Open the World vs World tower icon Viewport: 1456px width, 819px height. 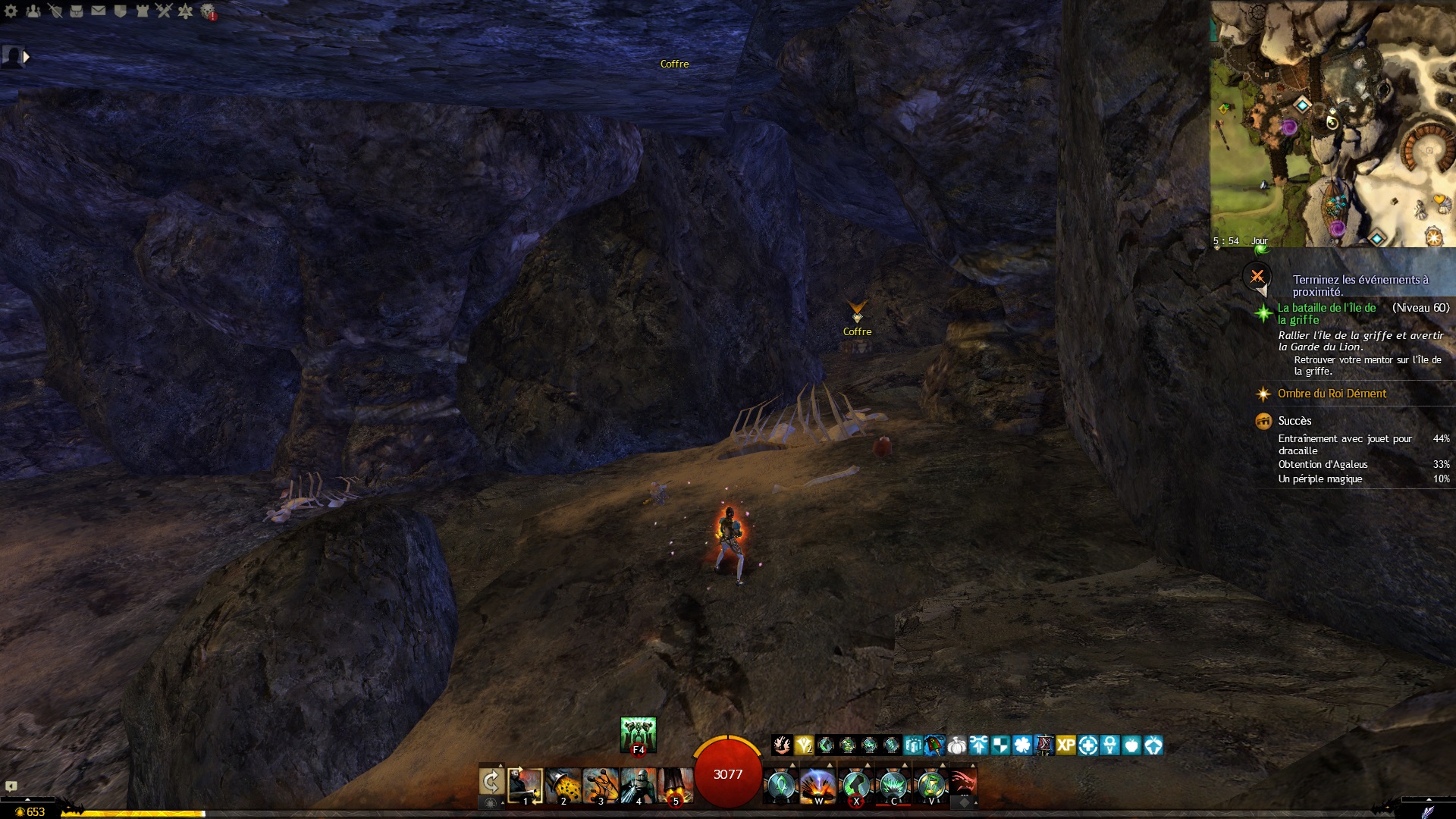[x=142, y=11]
